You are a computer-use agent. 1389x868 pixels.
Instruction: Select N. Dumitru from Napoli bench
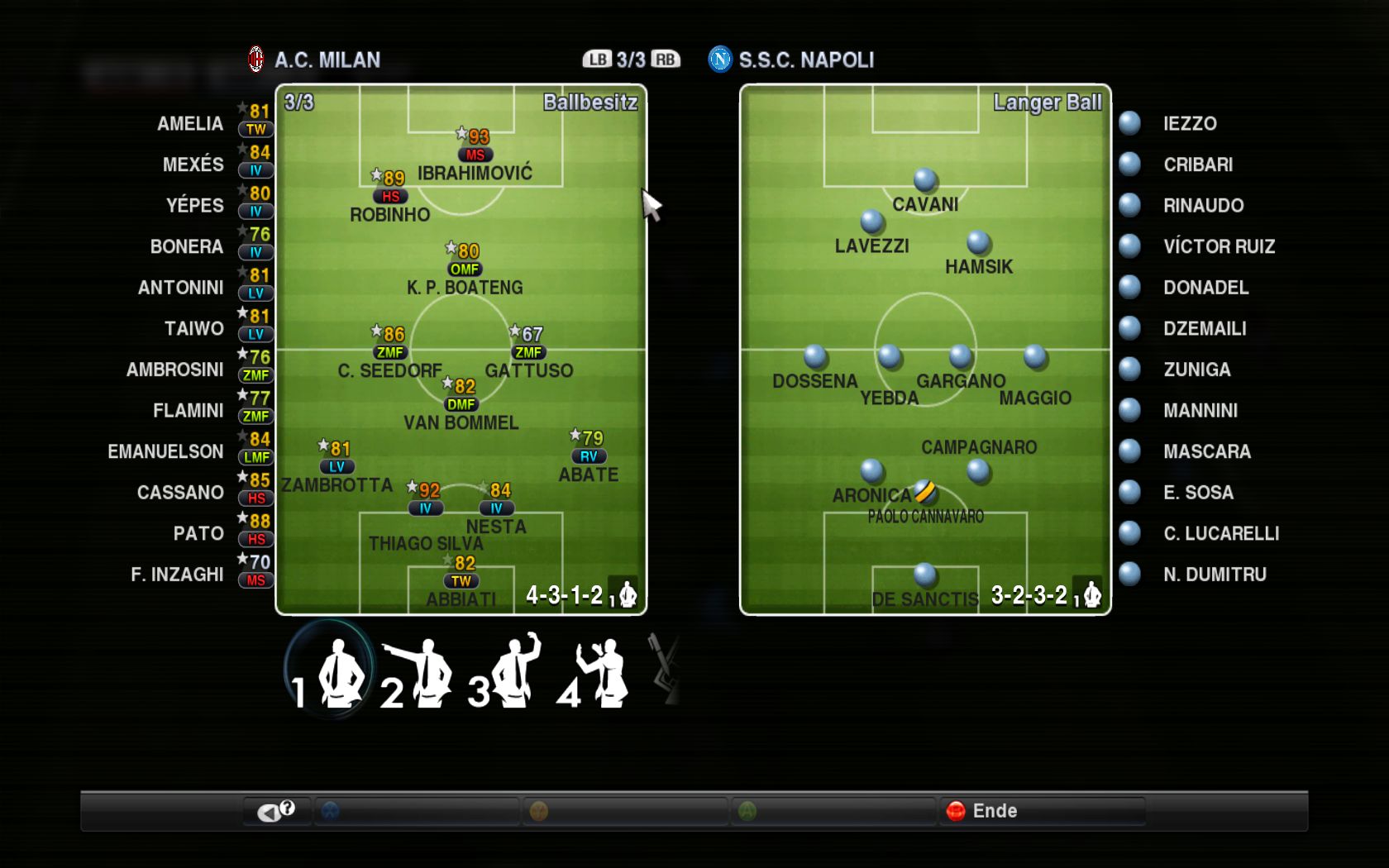pos(1214,575)
